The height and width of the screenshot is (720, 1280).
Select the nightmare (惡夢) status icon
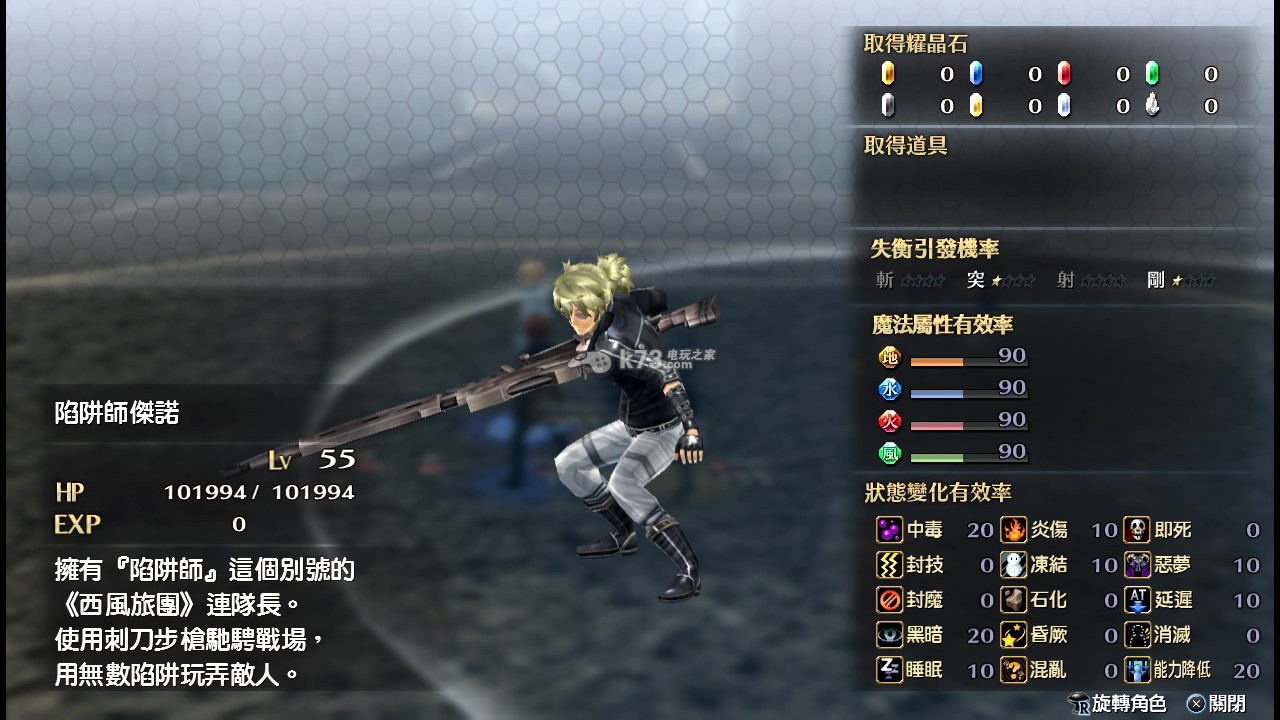coord(1137,565)
